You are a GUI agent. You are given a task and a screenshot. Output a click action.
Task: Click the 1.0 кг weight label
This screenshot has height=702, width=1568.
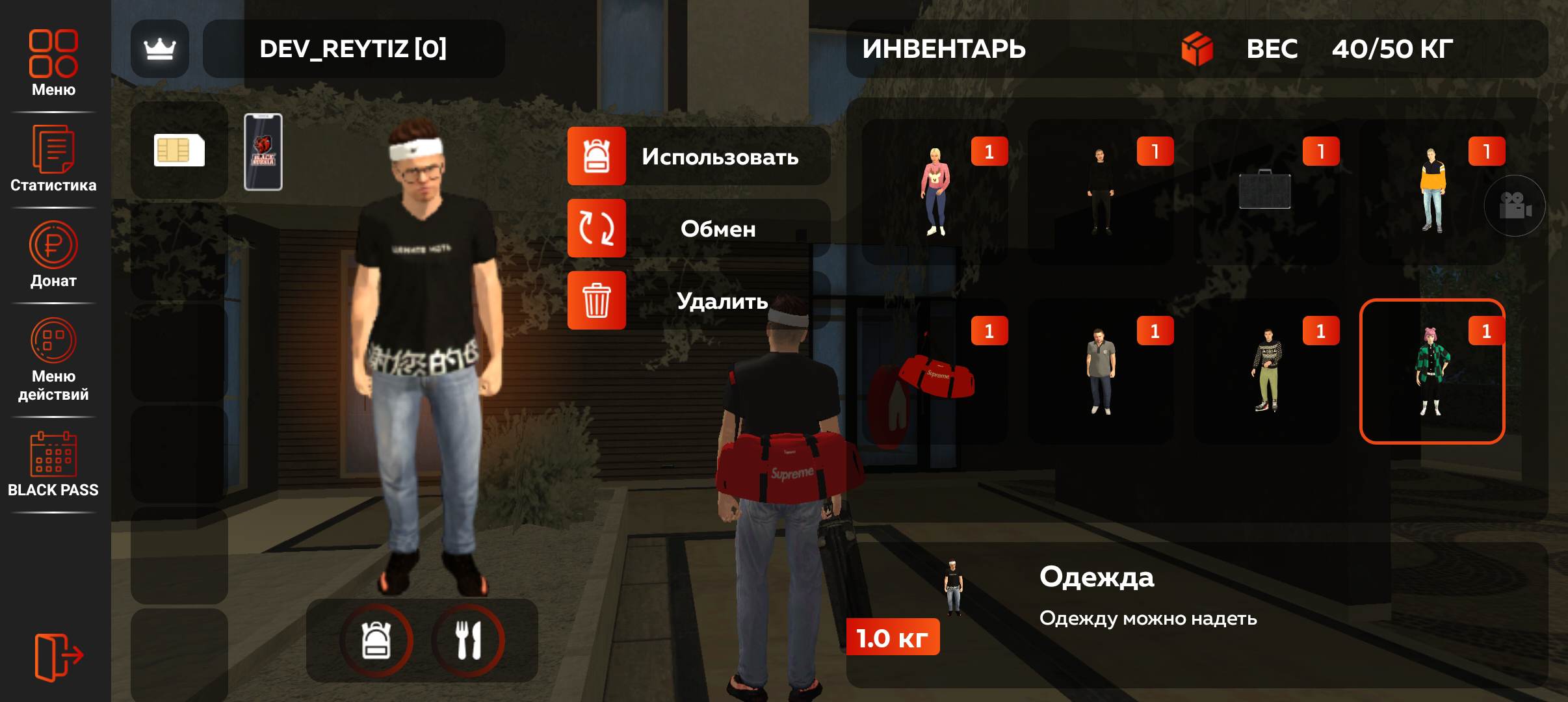[893, 637]
